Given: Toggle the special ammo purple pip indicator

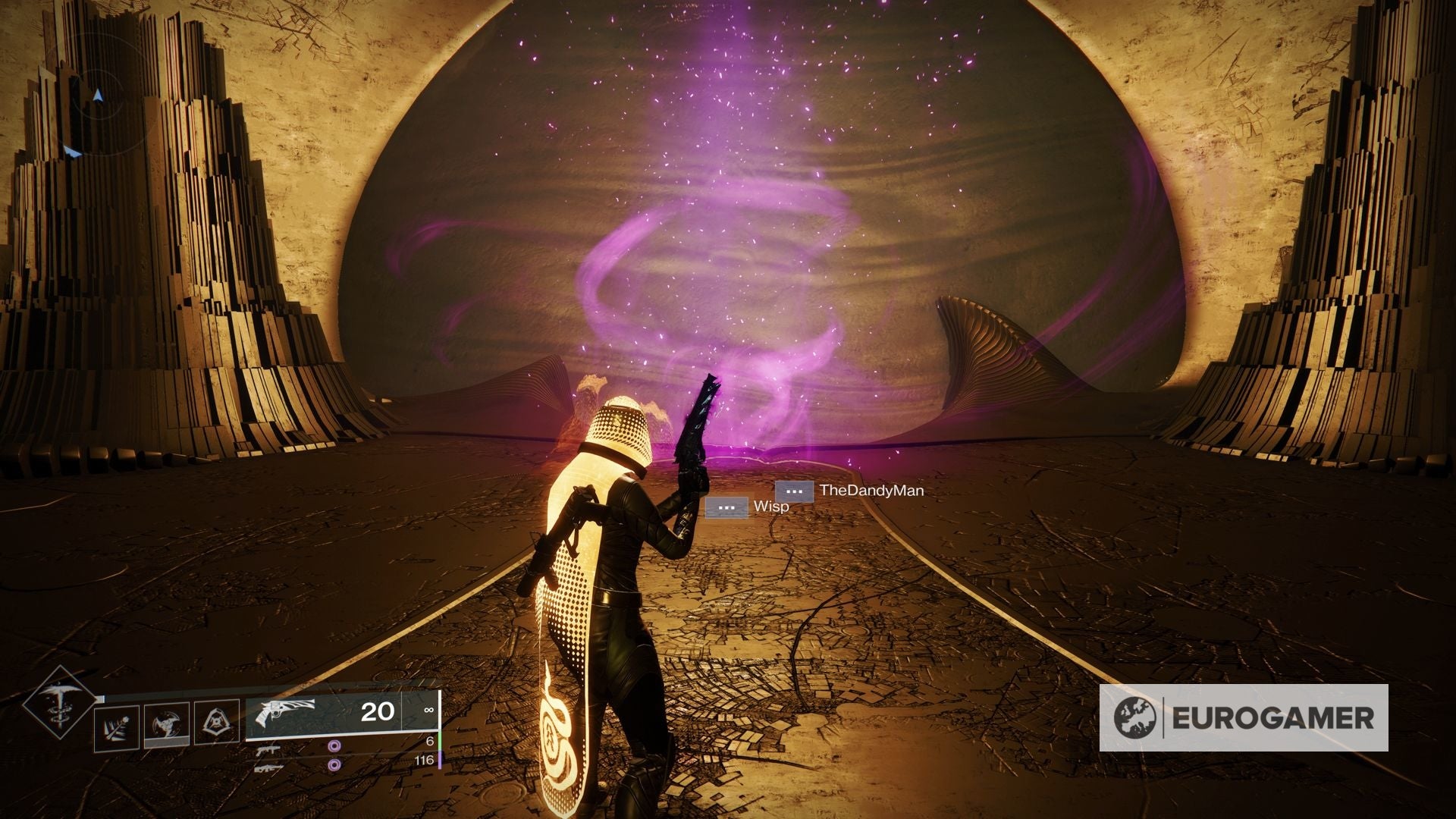Looking at the screenshot, I should (334, 747).
